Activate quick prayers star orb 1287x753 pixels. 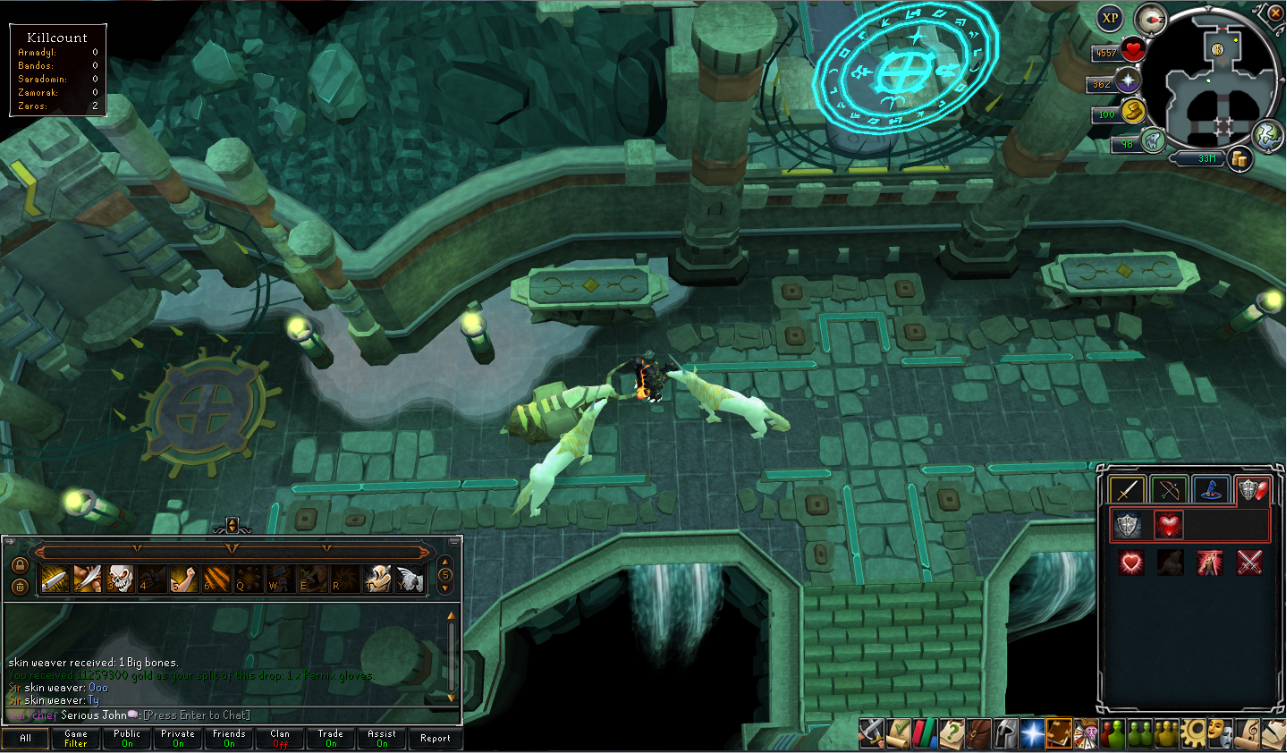click(x=1130, y=82)
